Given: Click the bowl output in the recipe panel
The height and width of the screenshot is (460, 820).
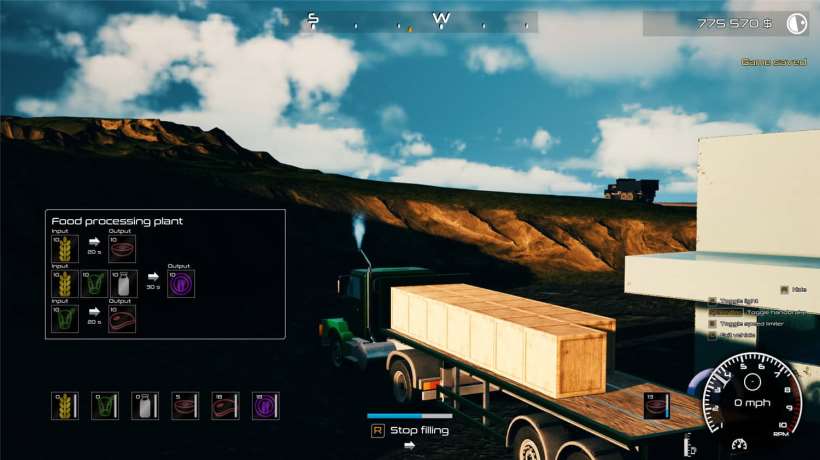Looking at the screenshot, I should [x=122, y=249].
